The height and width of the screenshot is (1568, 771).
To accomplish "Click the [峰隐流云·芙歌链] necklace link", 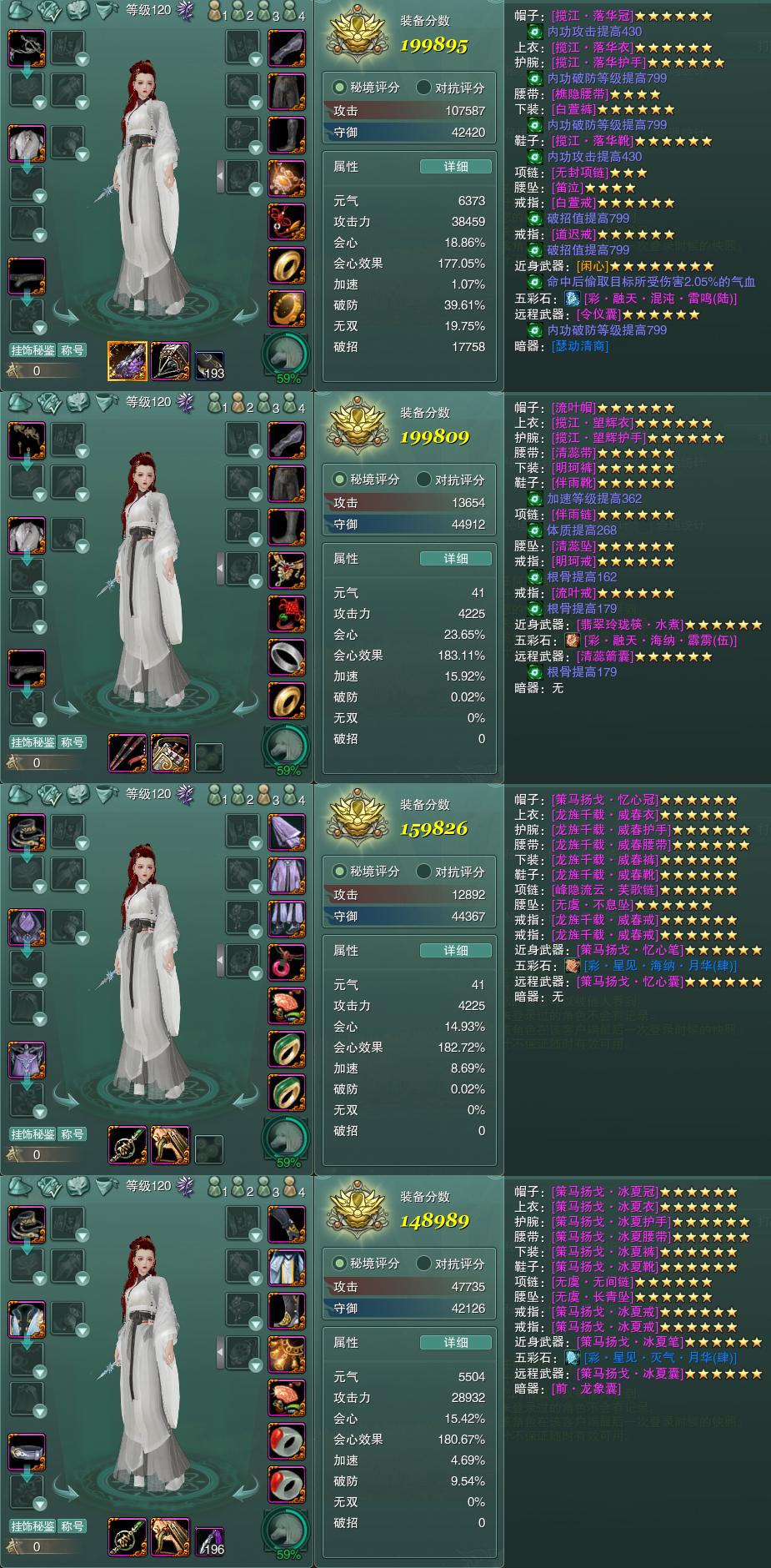I will (605, 890).
